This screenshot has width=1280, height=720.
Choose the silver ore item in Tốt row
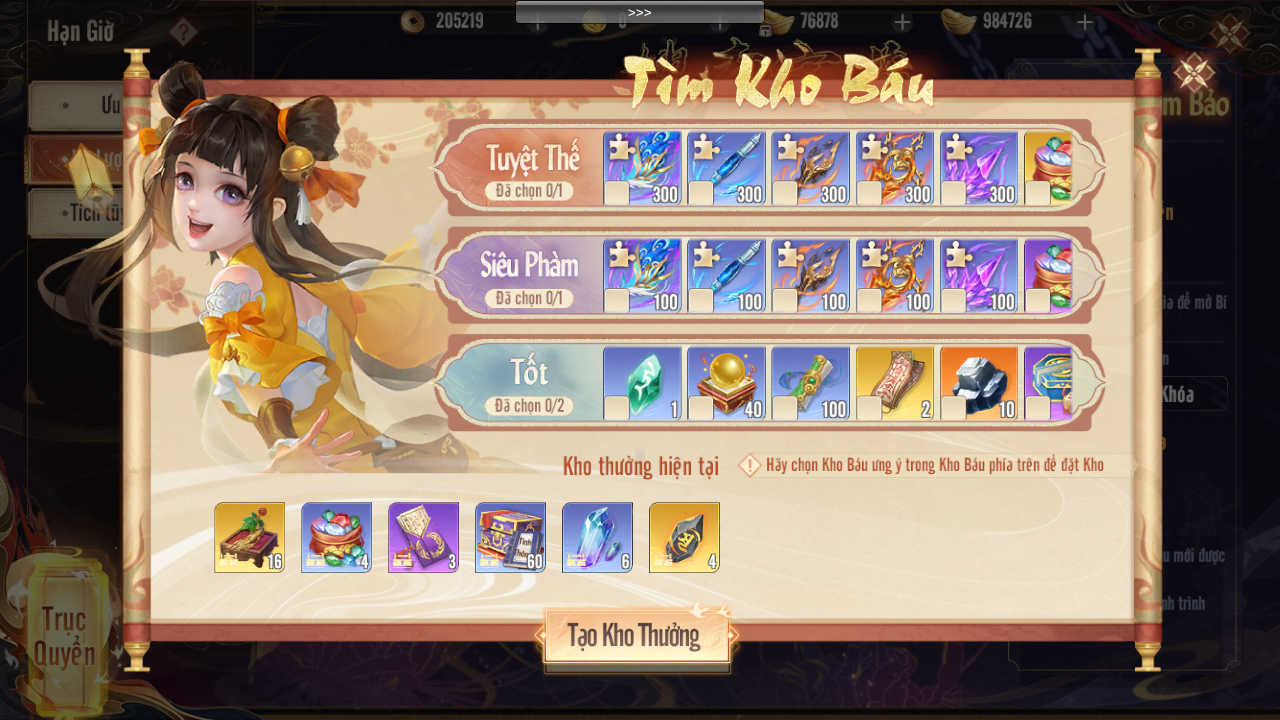(x=978, y=383)
